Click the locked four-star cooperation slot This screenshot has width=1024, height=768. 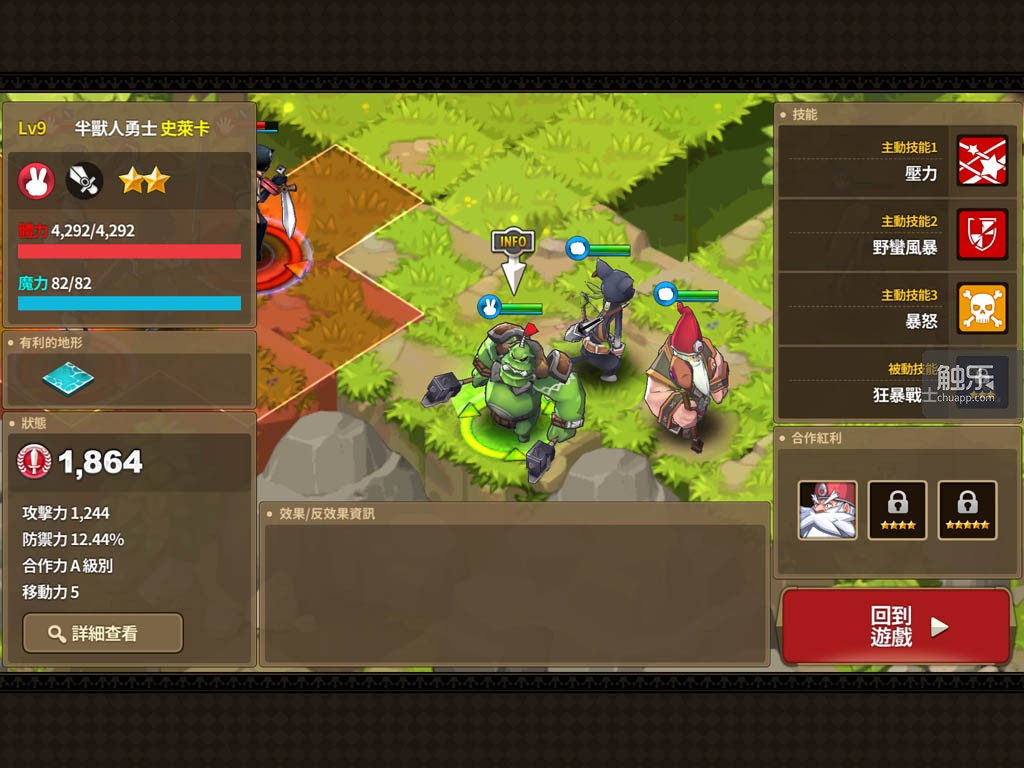(897, 510)
